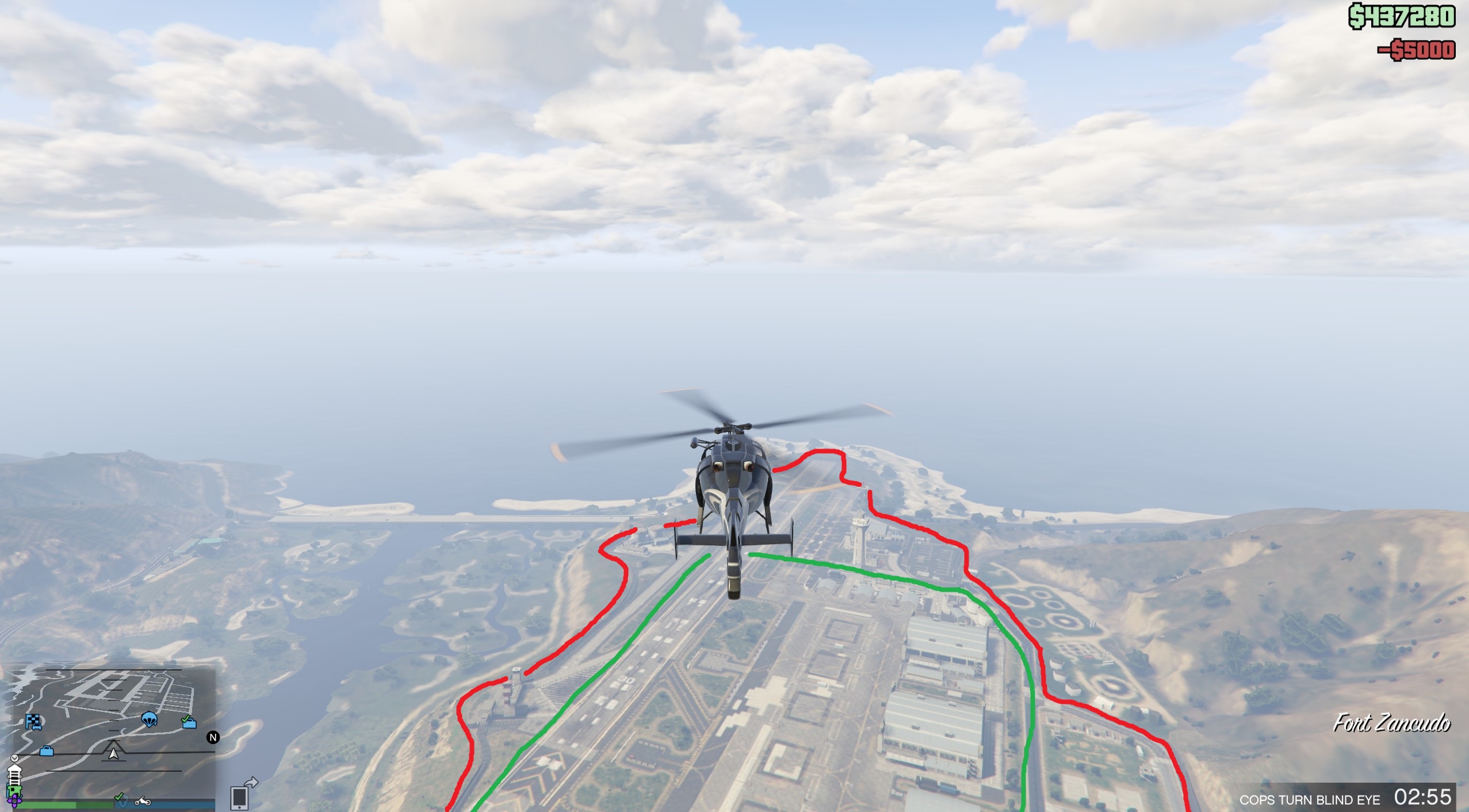The image size is (1469, 812).
Task: Click the armor shield icon with green check
Action: tap(121, 799)
